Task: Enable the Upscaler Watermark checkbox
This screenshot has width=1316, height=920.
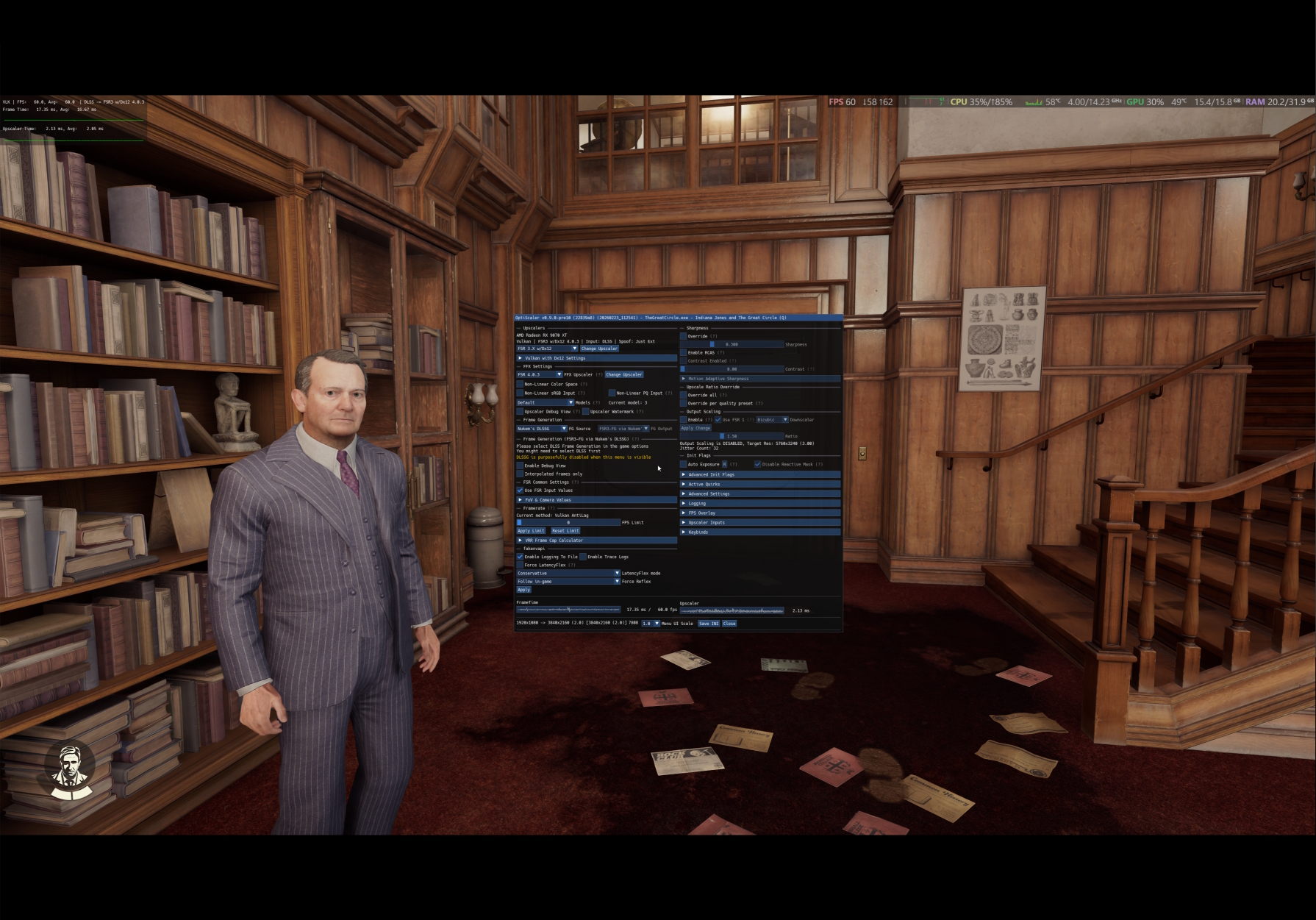Action: (586, 411)
